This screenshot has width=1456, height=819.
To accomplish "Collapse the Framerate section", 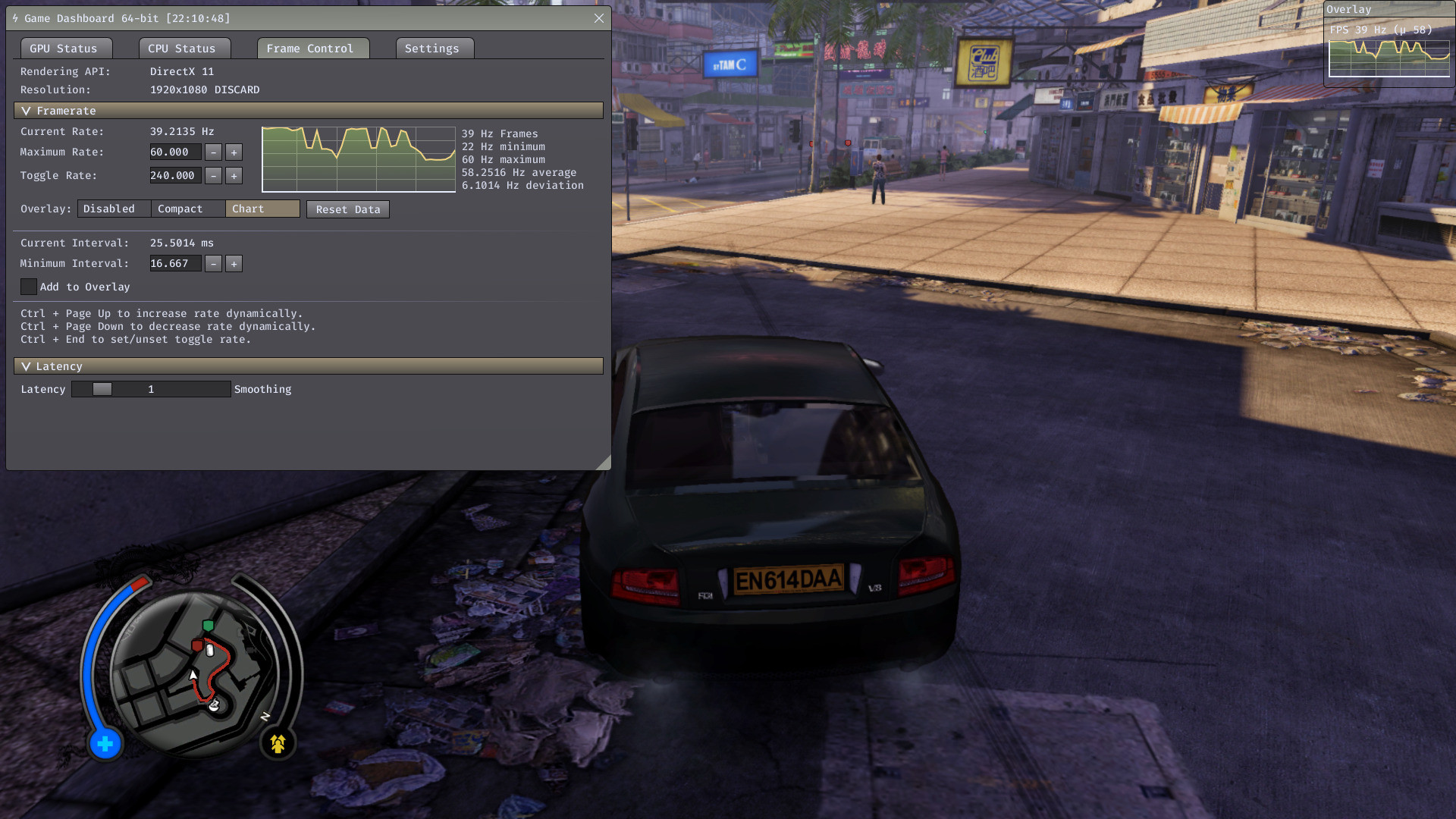I will point(27,111).
